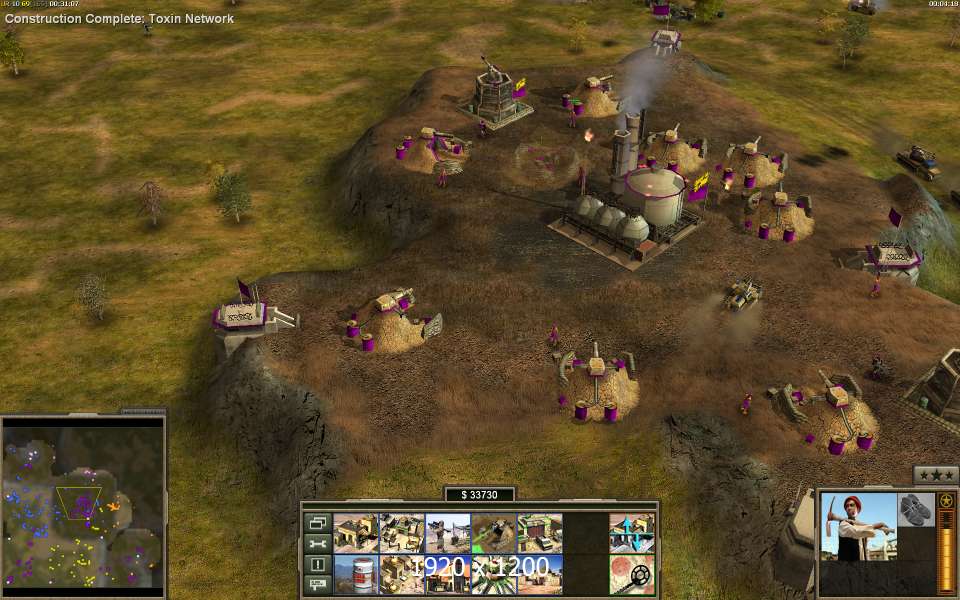Click the minimap's orange star marker

point(113,506)
